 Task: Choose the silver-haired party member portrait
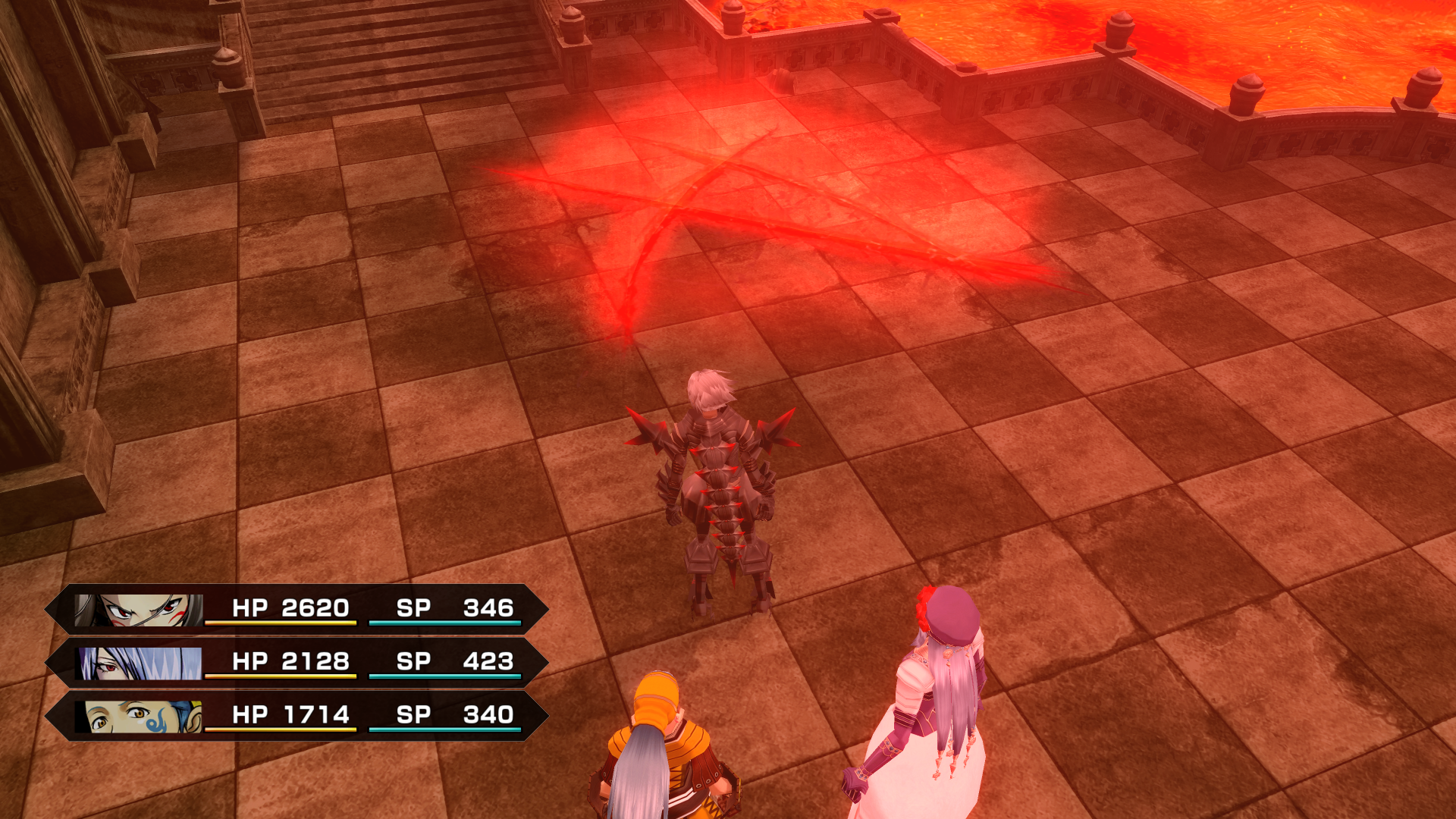pos(140,663)
